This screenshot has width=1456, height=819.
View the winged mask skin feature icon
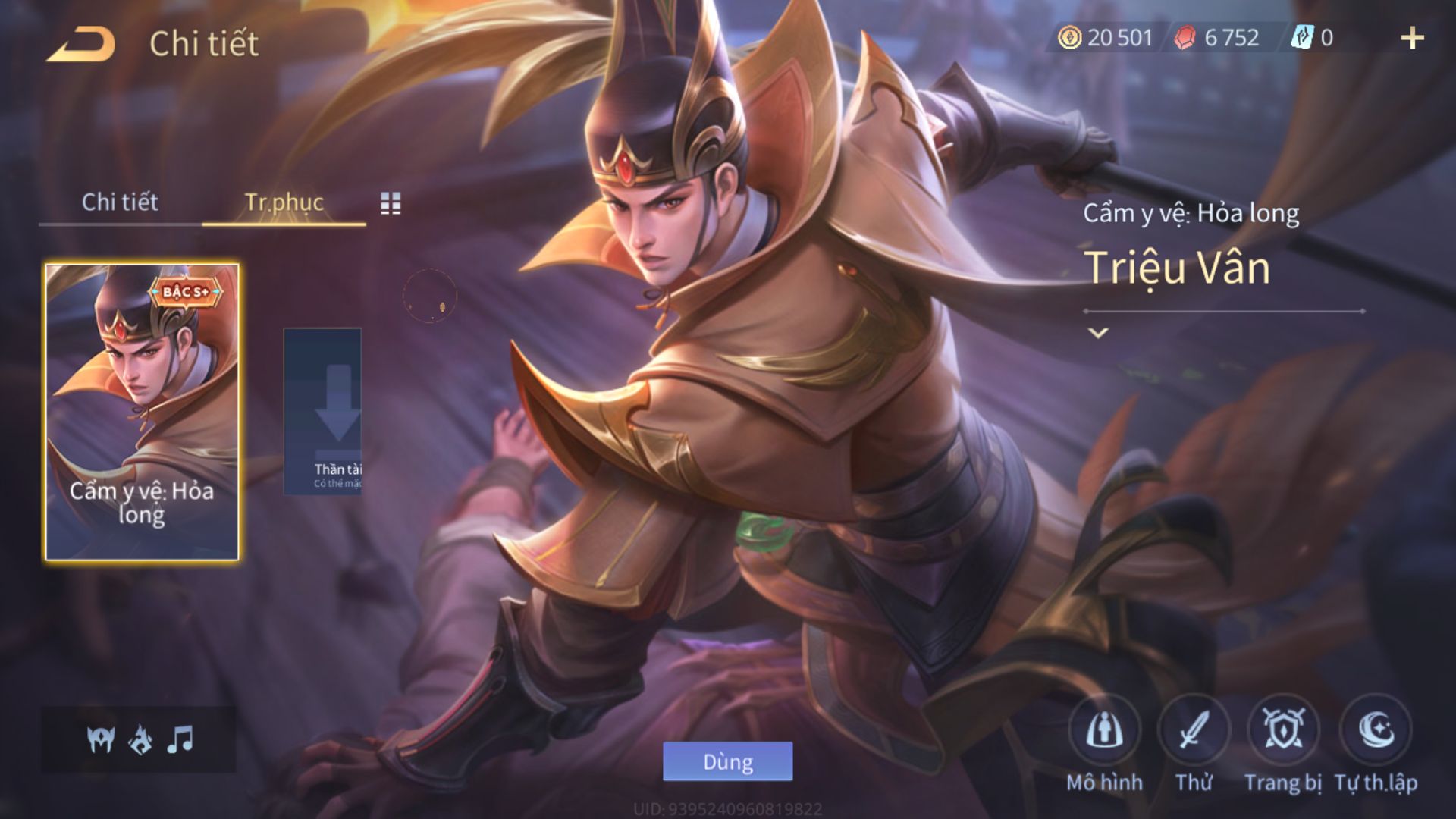click(100, 739)
